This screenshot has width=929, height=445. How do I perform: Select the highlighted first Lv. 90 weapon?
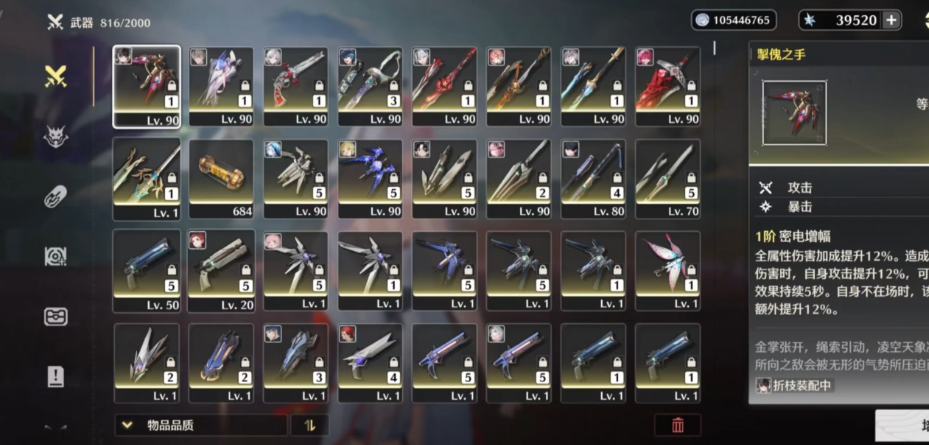click(x=147, y=86)
